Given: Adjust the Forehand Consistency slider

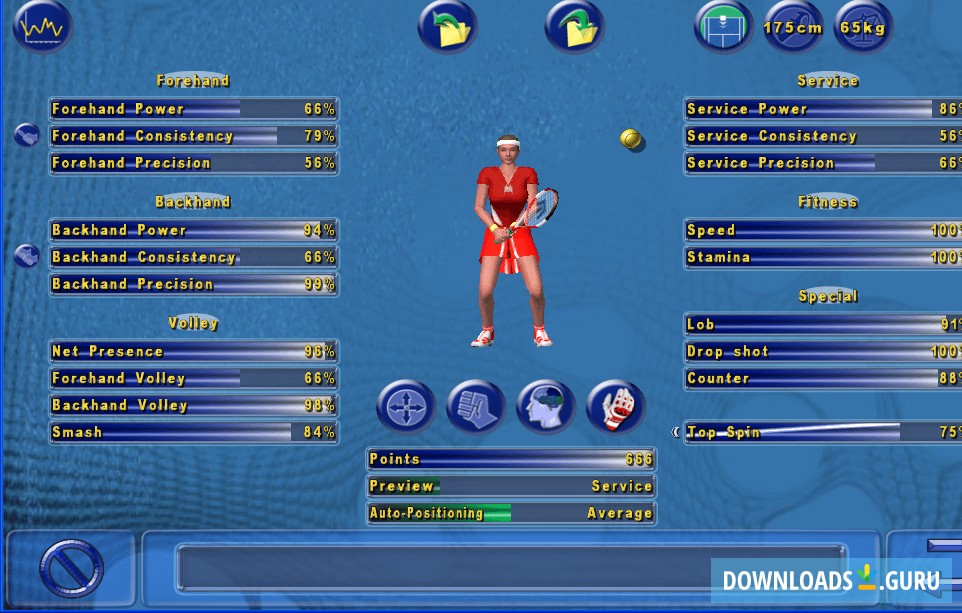Looking at the screenshot, I should tap(193, 136).
